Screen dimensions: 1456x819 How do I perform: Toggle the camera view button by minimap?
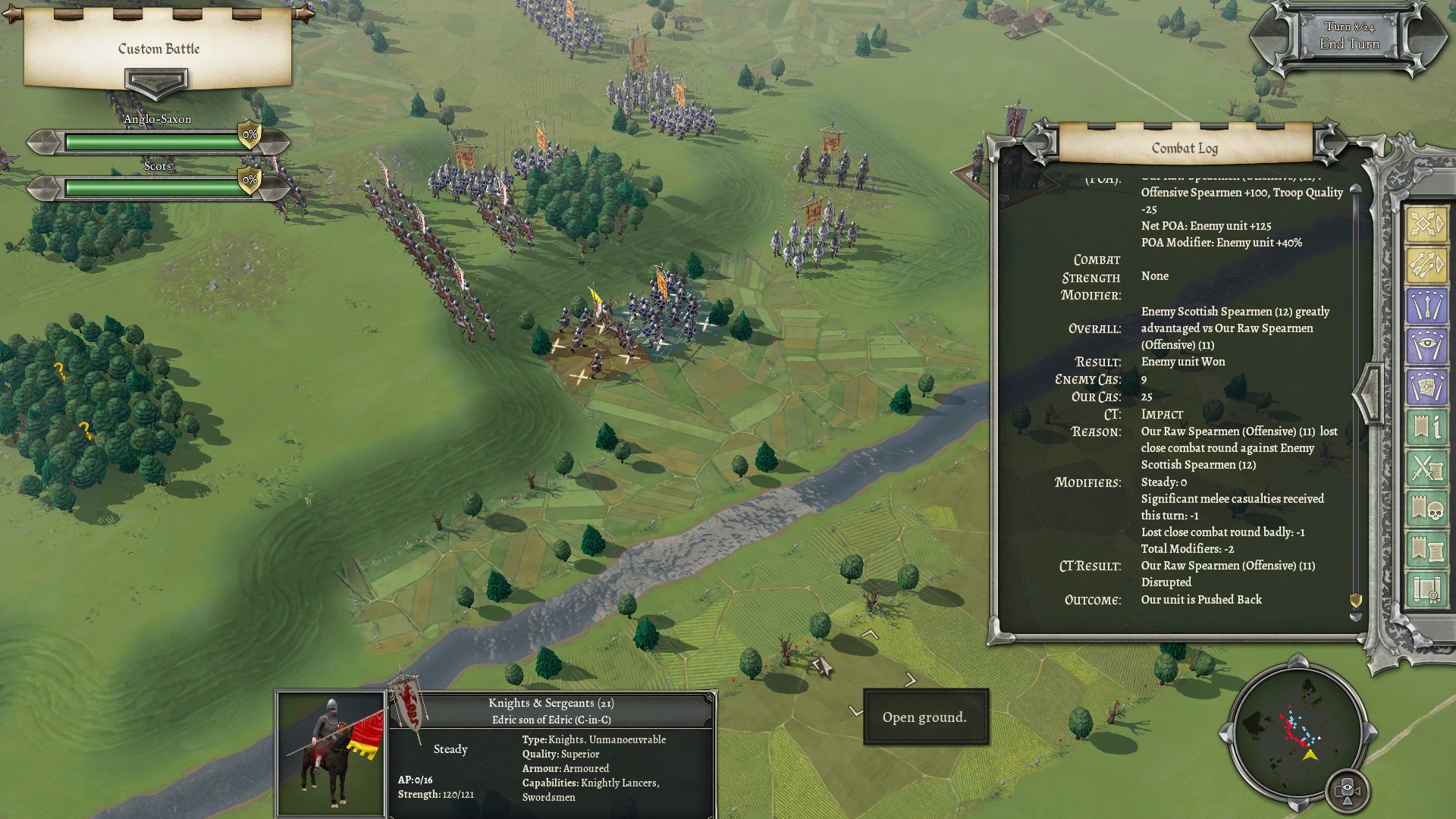click(1348, 790)
